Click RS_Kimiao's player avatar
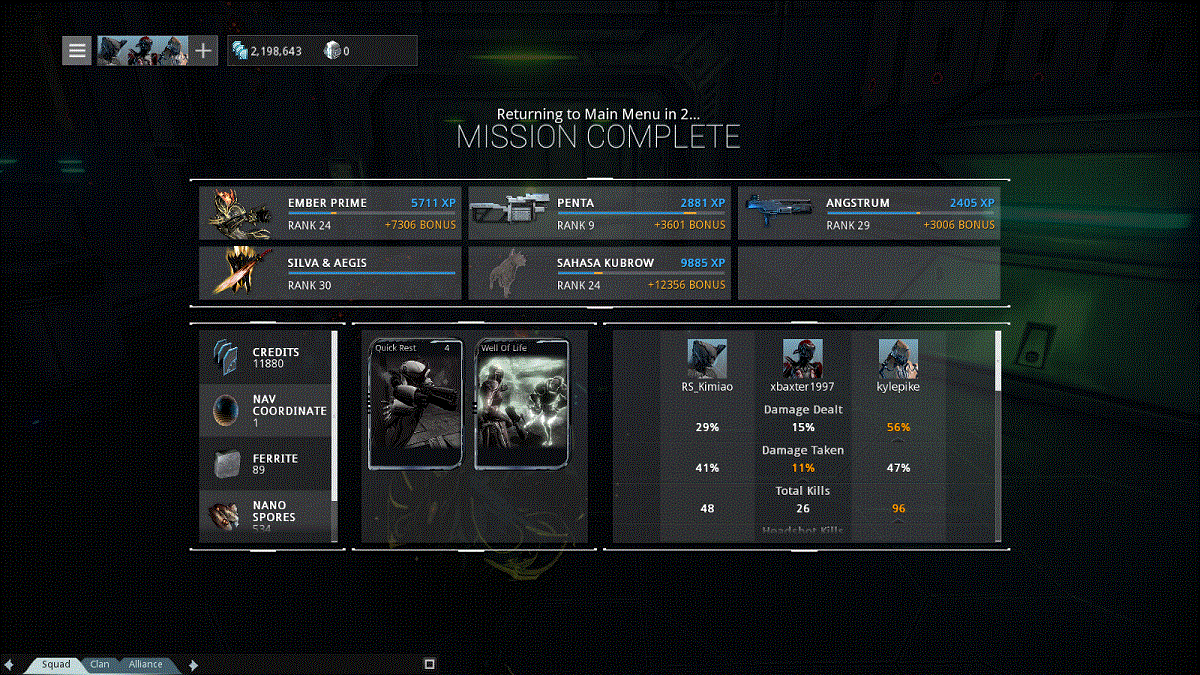1200x675 pixels. 707,358
